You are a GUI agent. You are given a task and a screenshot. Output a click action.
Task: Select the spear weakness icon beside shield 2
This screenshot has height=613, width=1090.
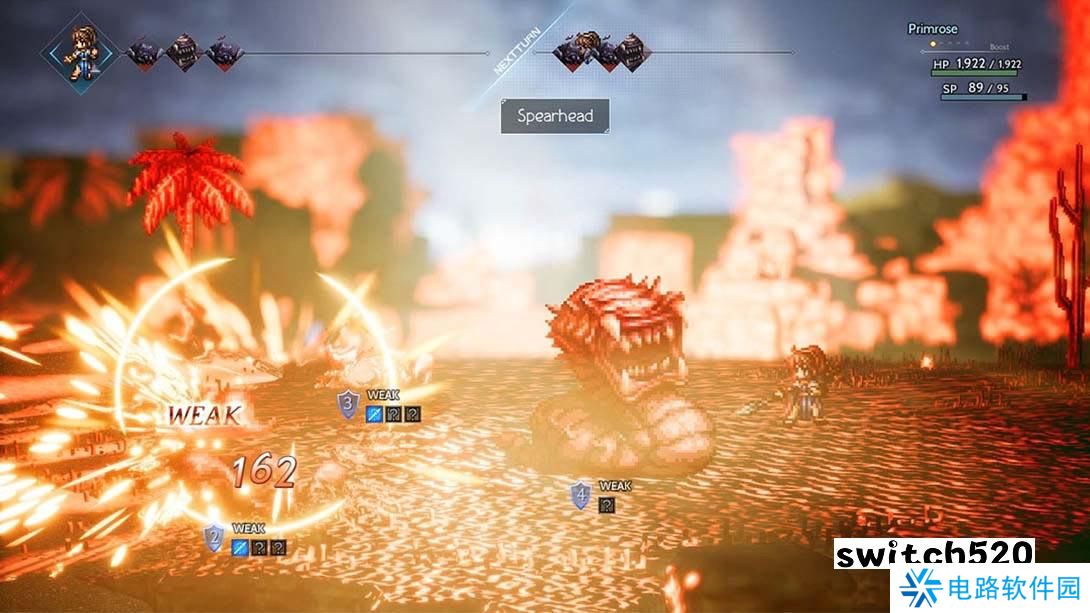coord(240,547)
